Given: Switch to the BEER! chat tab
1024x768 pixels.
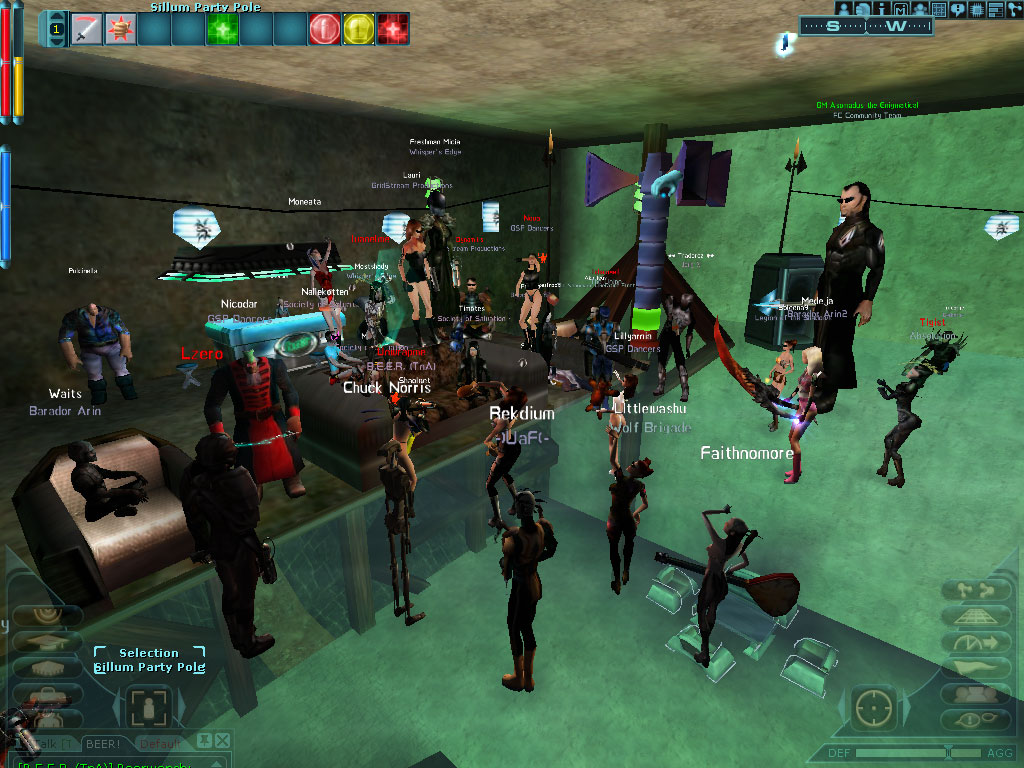Looking at the screenshot, I should [103, 744].
